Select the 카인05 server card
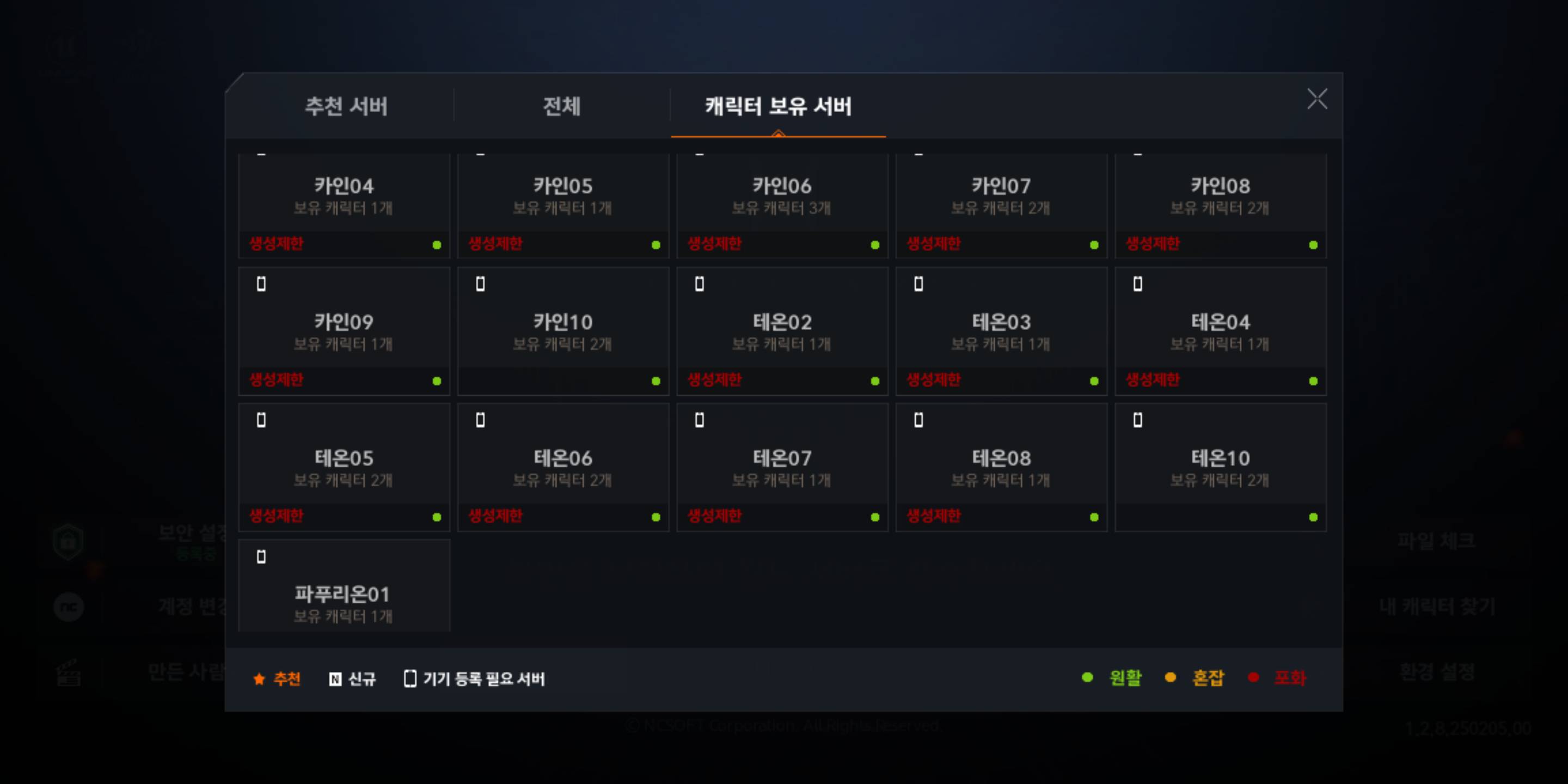The image size is (1568, 784). (562, 201)
